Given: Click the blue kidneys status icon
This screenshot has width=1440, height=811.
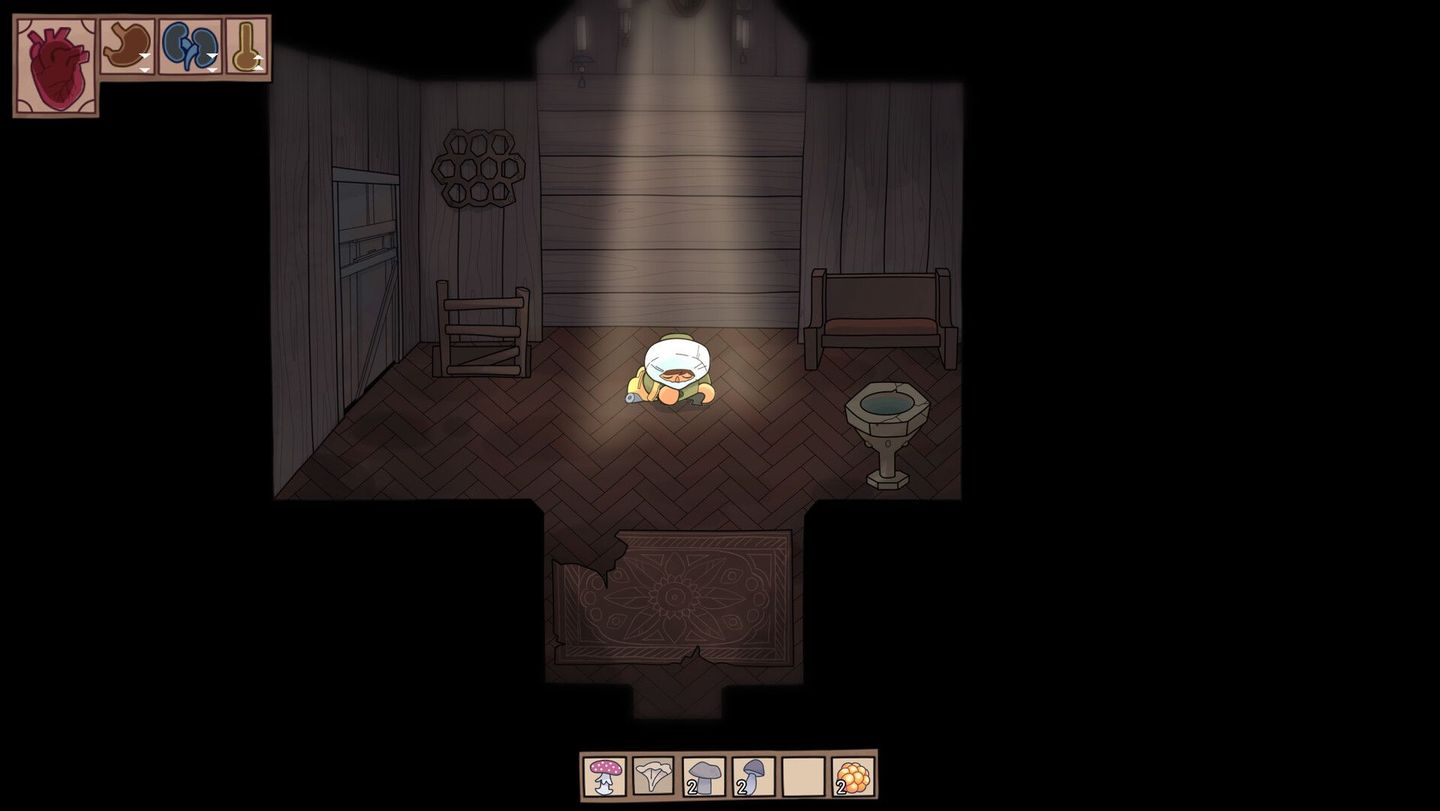Looking at the screenshot, I should point(188,42).
